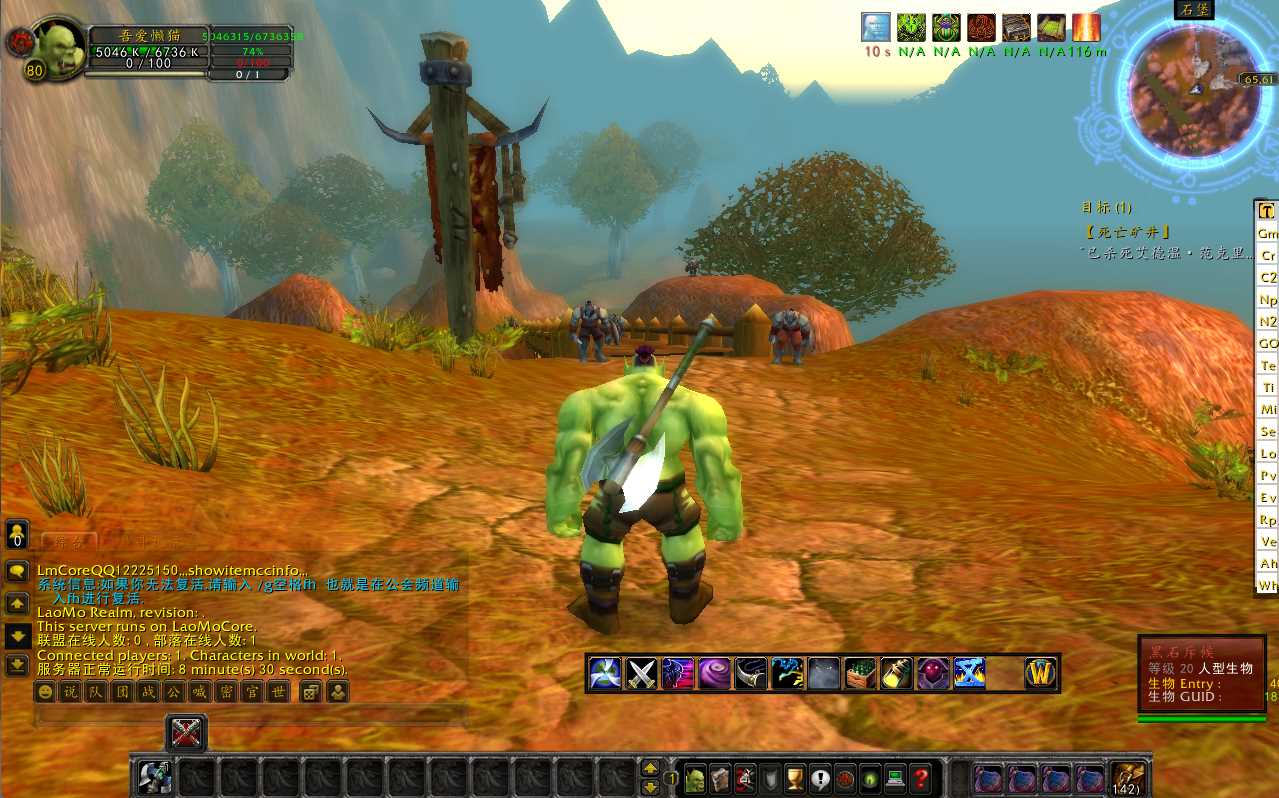Choose the 世 world channel button
The height and width of the screenshot is (798, 1279).
tap(279, 691)
